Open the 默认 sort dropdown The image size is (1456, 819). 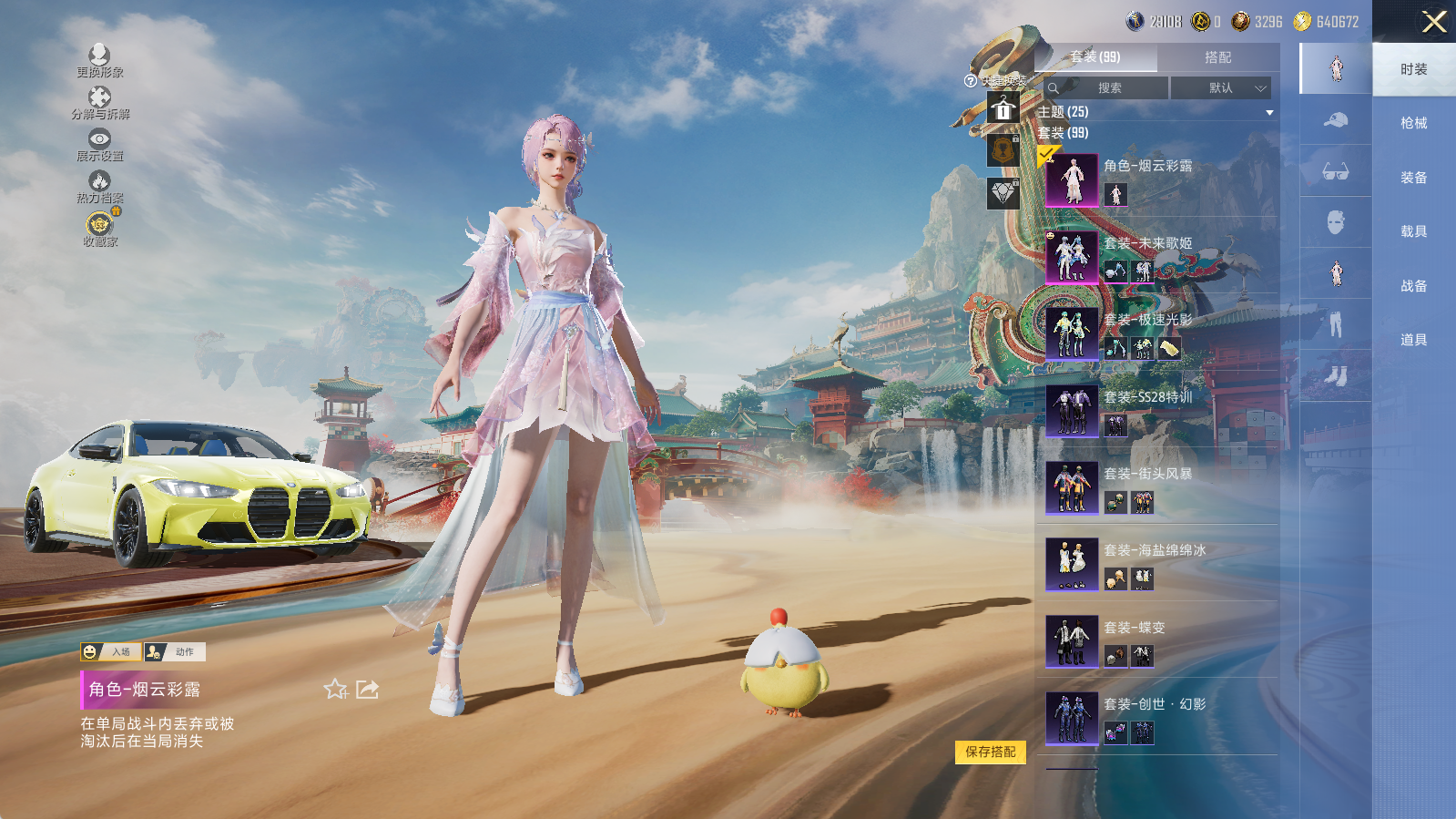click(x=1220, y=88)
